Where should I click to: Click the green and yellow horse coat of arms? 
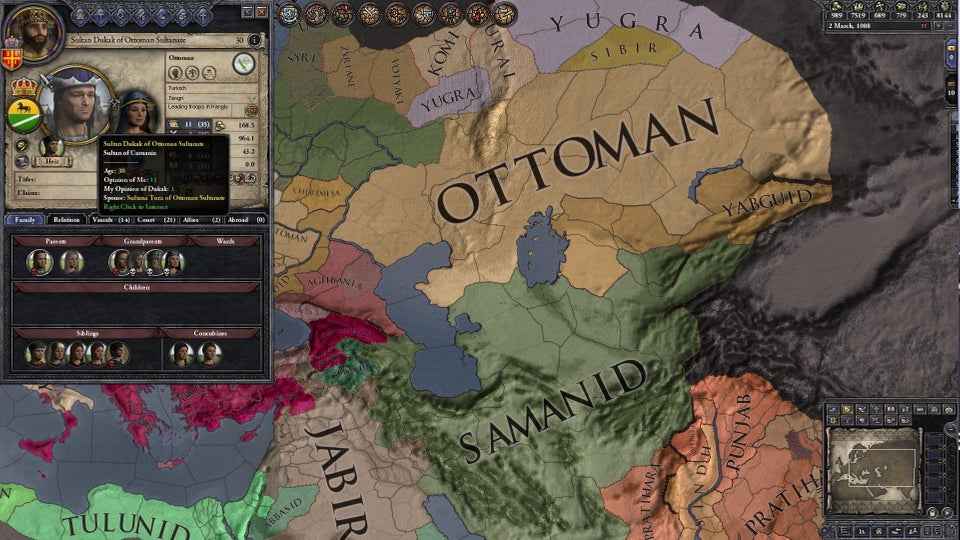23,116
